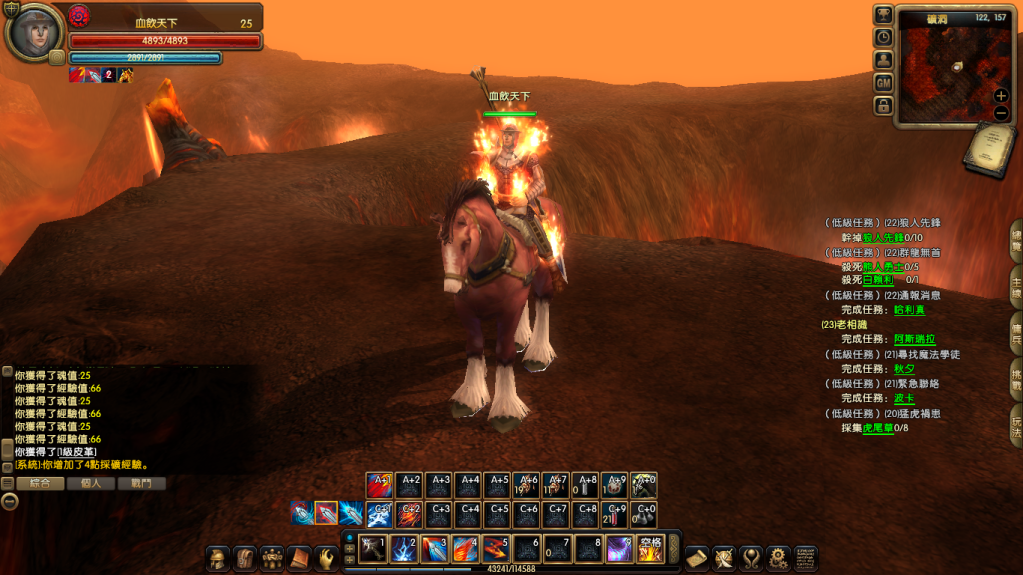Open the trophy achievements button
The width and height of the screenshot is (1023, 575).
tap(883, 14)
